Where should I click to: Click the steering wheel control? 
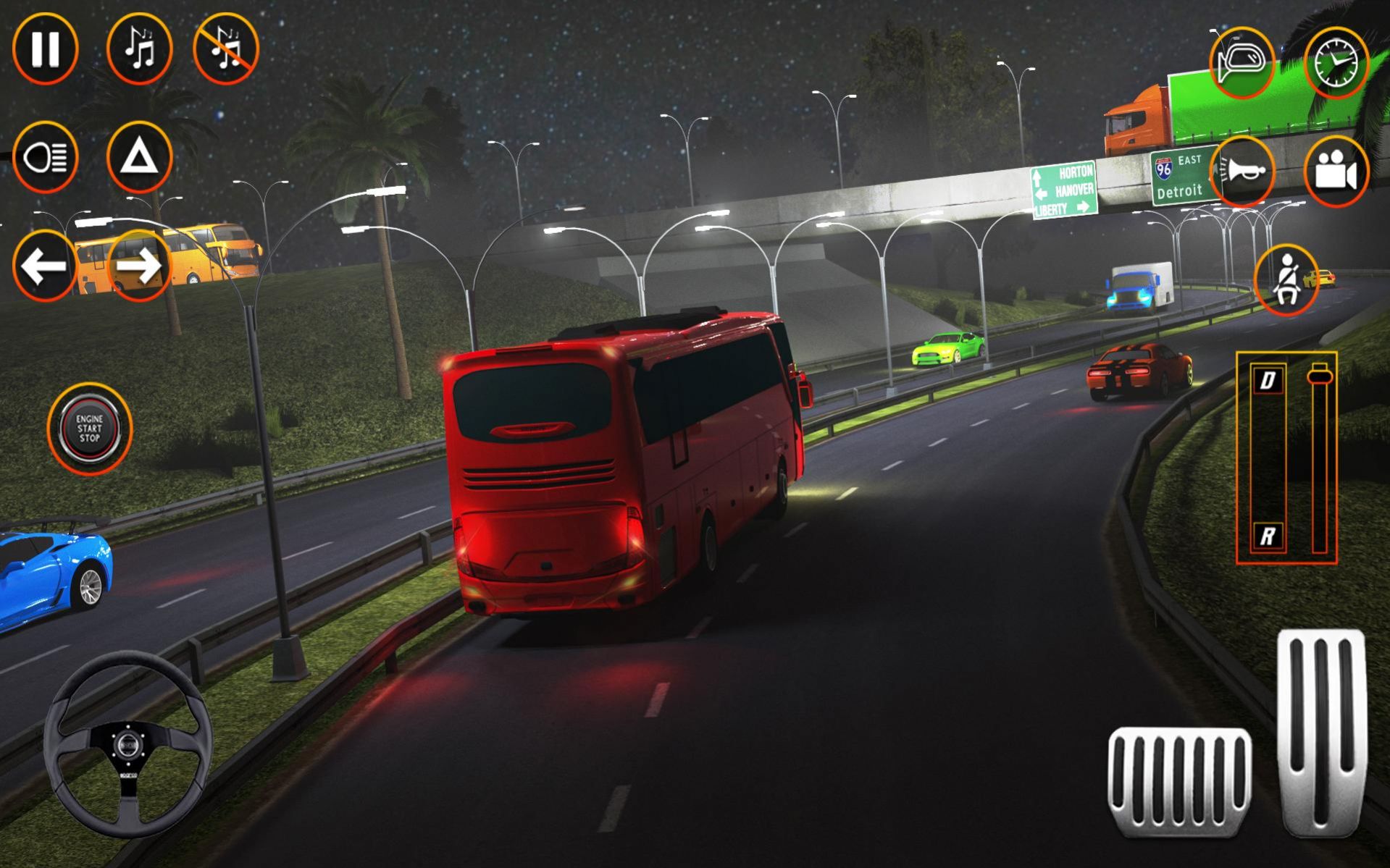pyautogui.click(x=128, y=743)
